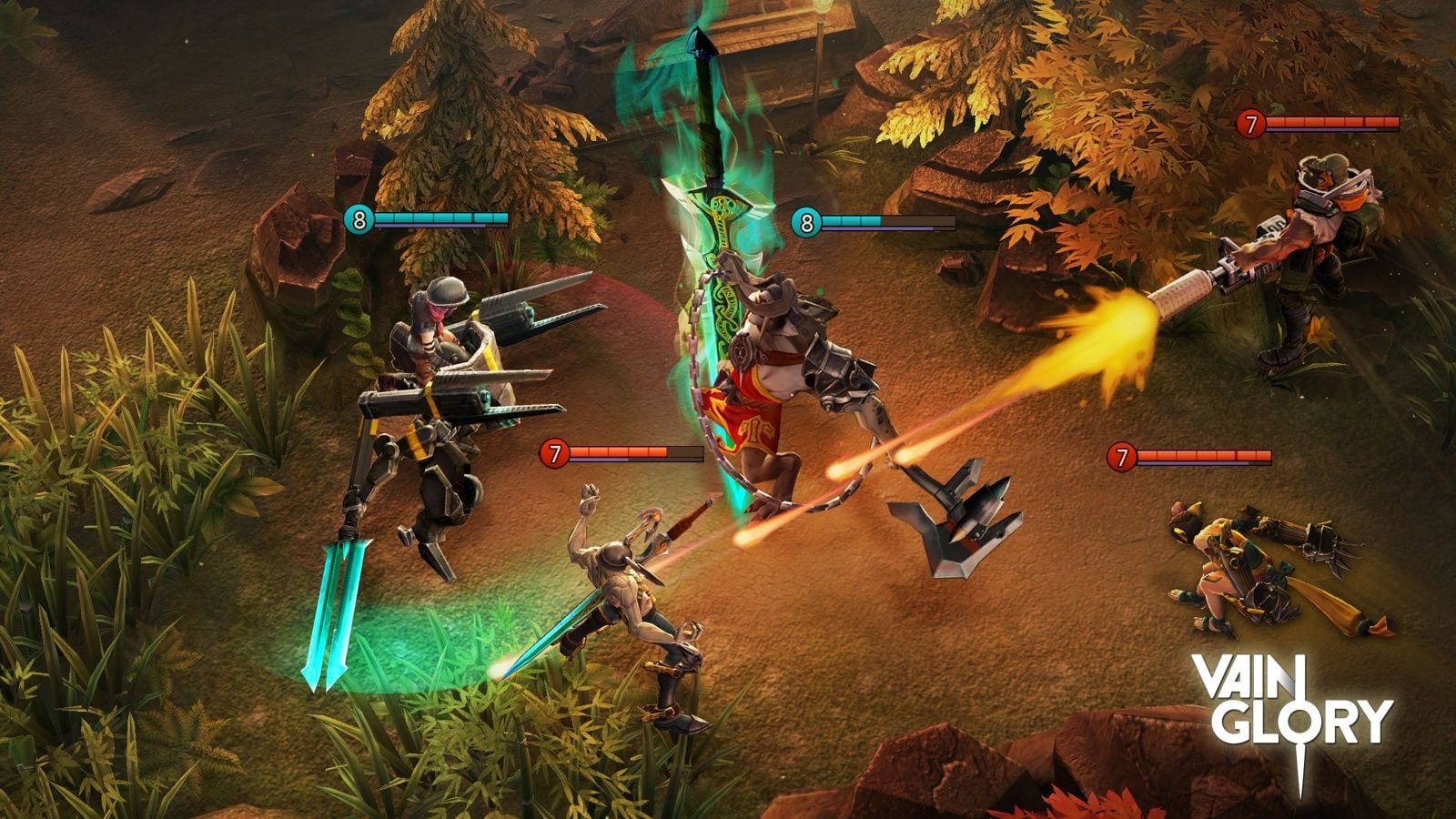Click the fallen hero lying on the ground
The width and height of the screenshot is (1456, 819).
click(1265, 564)
